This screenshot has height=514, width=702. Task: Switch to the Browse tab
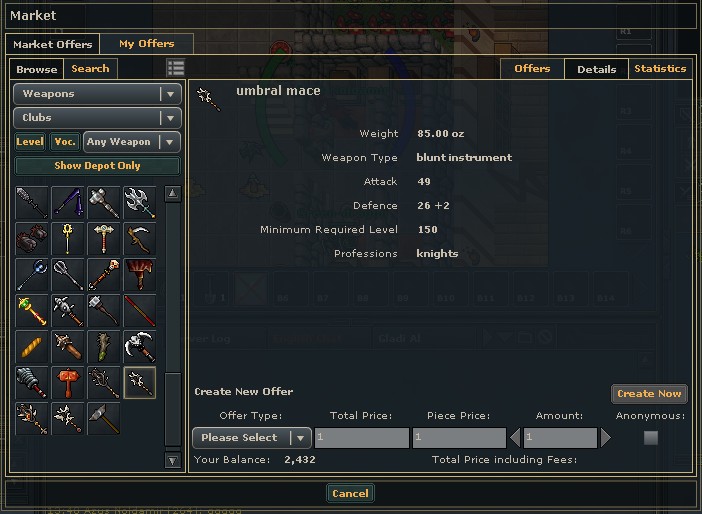pyautogui.click(x=37, y=69)
